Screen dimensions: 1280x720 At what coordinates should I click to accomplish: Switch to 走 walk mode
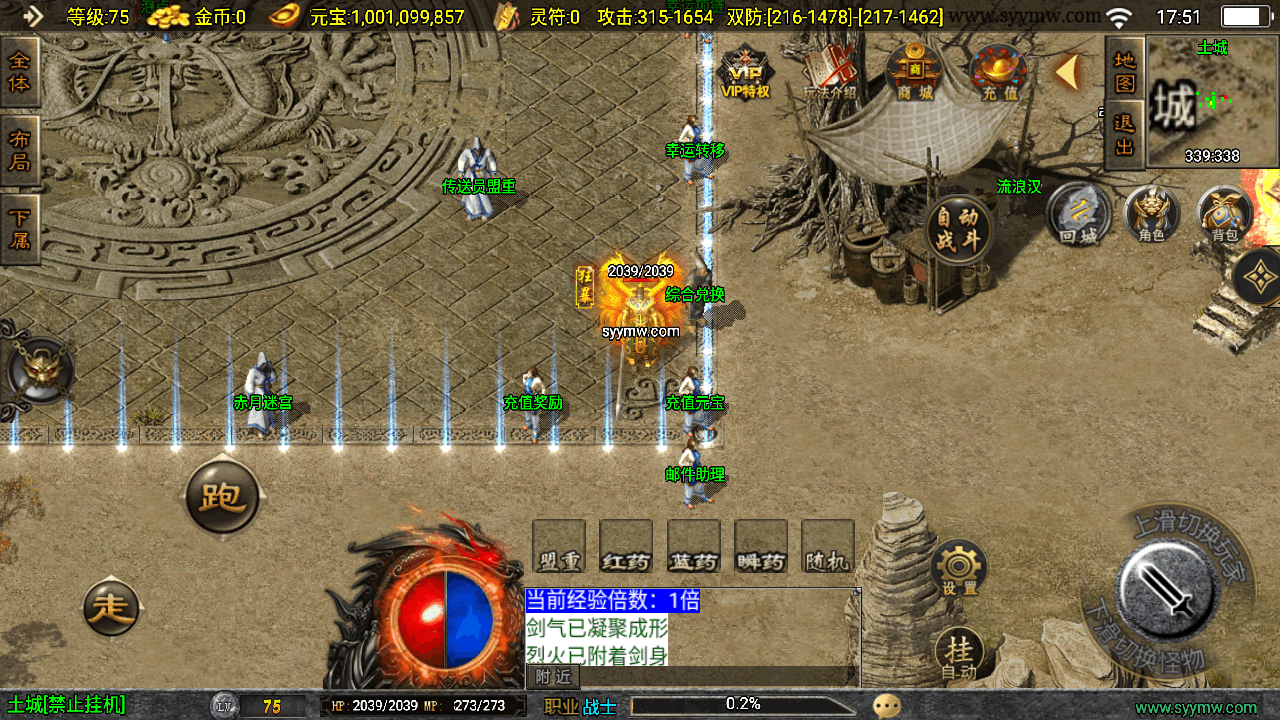(x=111, y=606)
